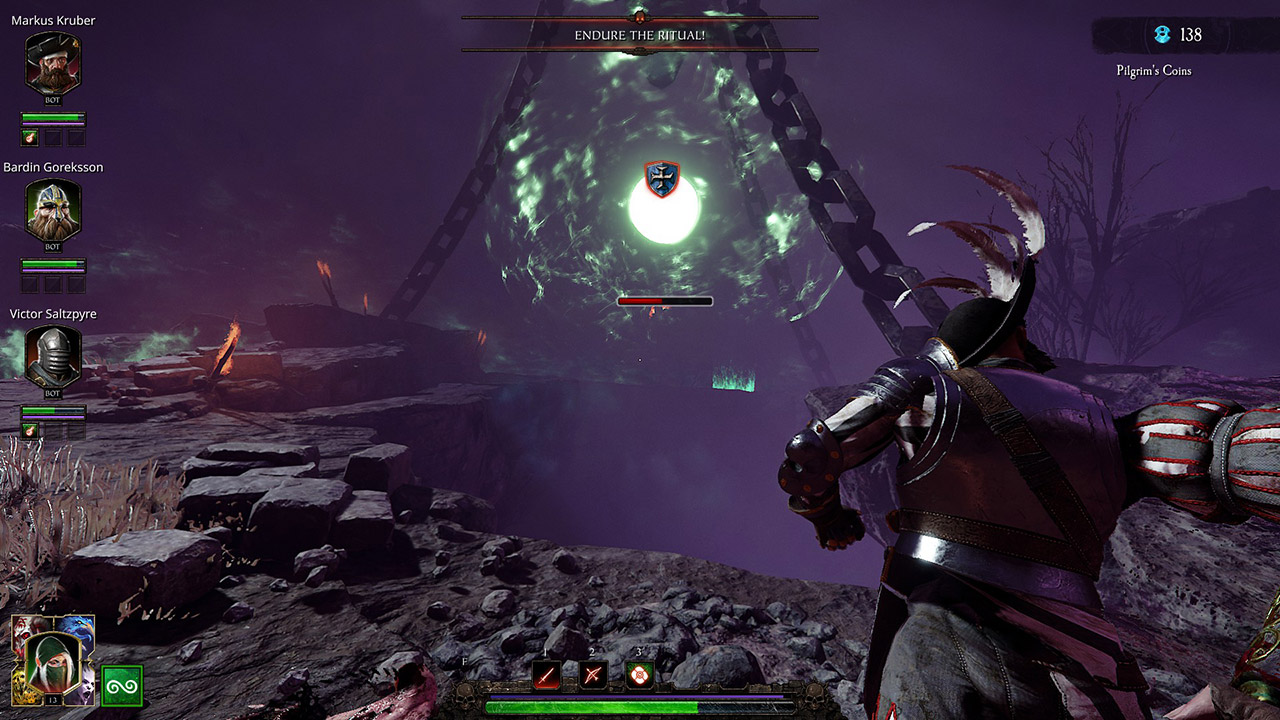Click the Endure the Ritual objective banner
The width and height of the screenshot is (1280, 720).
[x=640, y=35]
